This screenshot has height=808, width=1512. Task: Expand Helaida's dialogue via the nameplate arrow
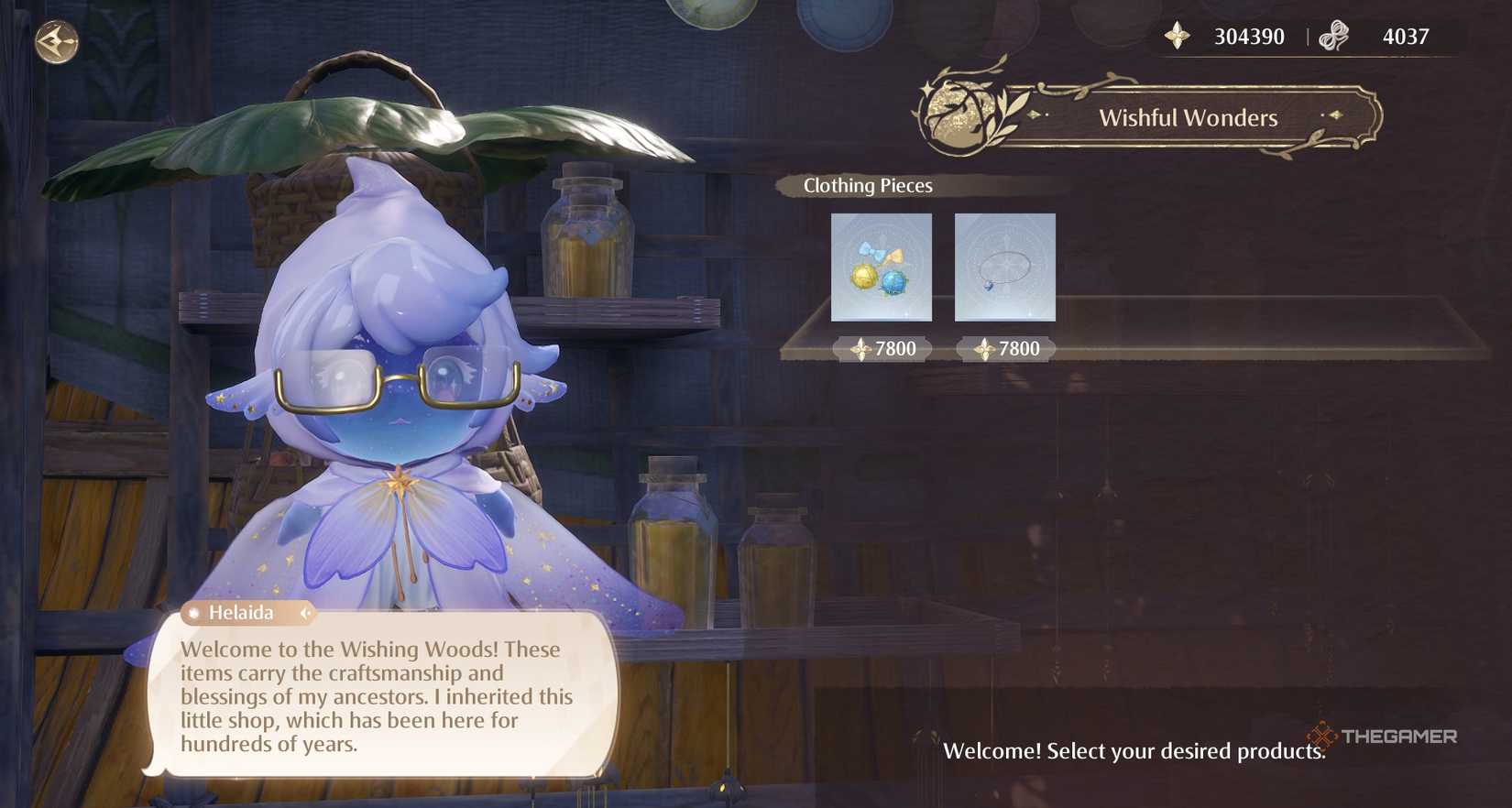click(x=305, y=614)
